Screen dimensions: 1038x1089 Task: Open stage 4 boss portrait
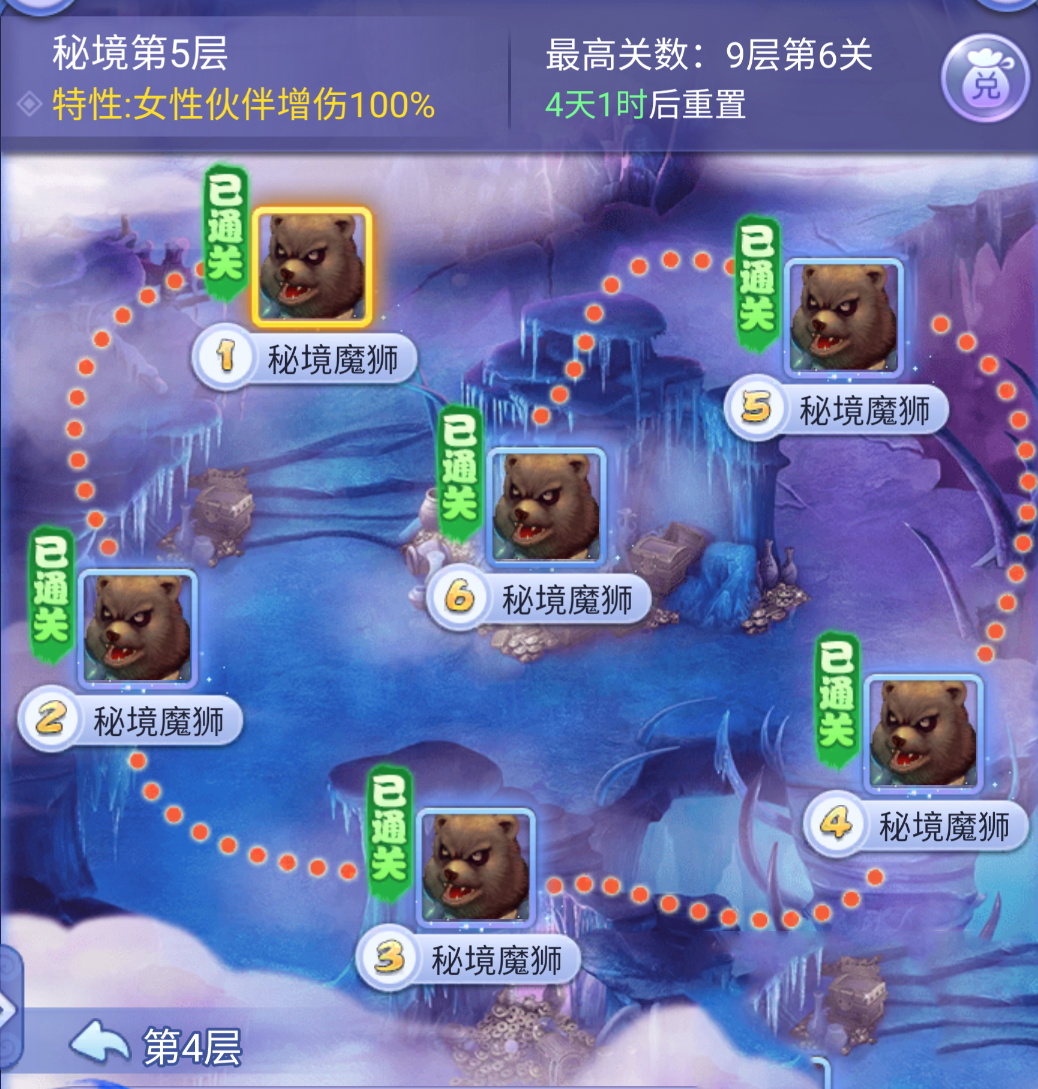923,733
